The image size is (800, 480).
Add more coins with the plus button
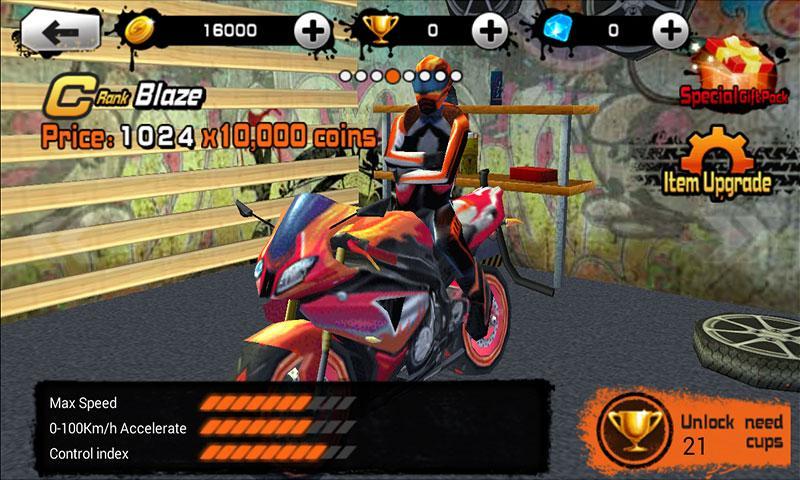click(315, 31)
